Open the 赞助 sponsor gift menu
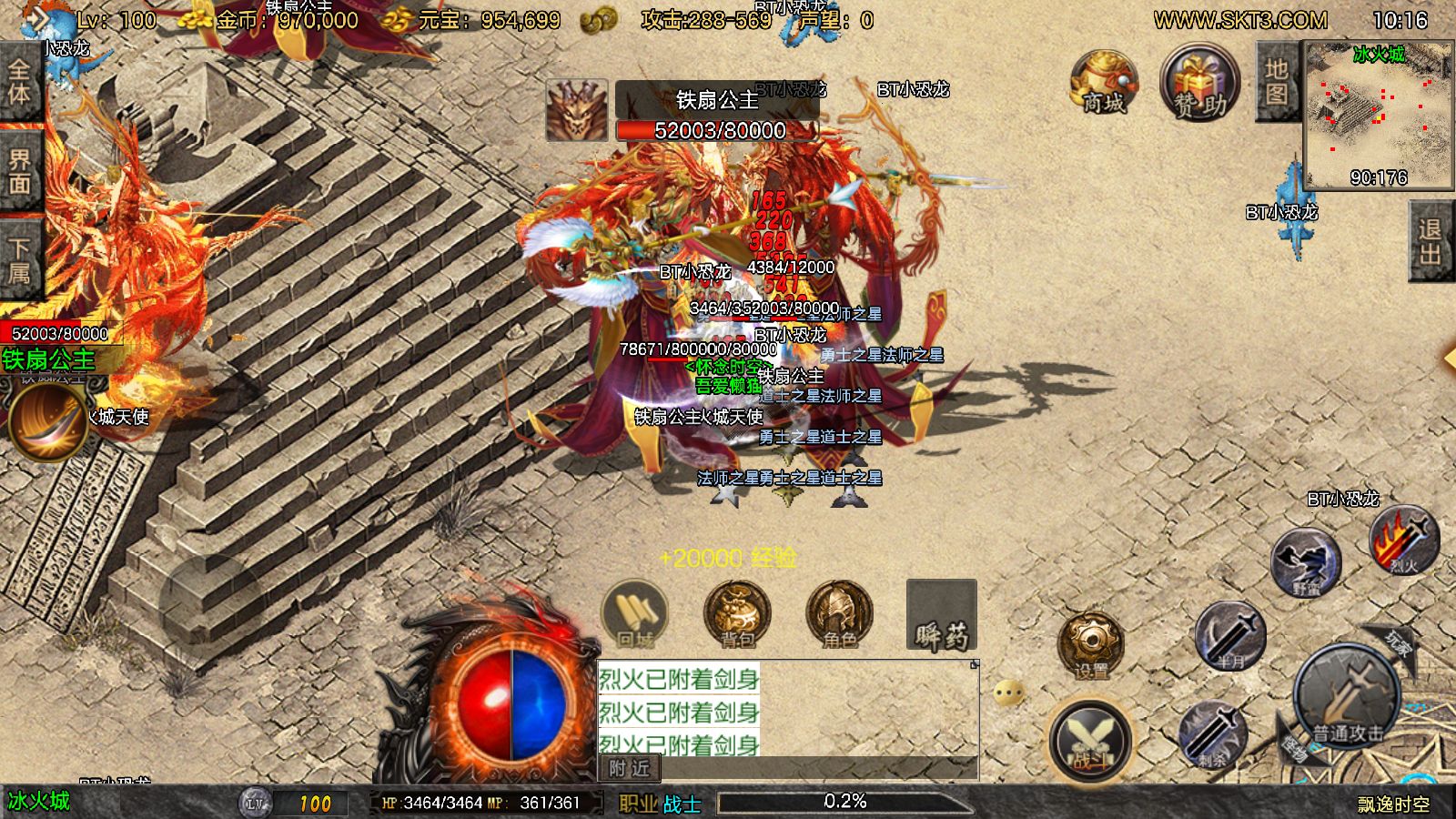Viewport: 1456px width, 819px height. [x=1199, y=84]
